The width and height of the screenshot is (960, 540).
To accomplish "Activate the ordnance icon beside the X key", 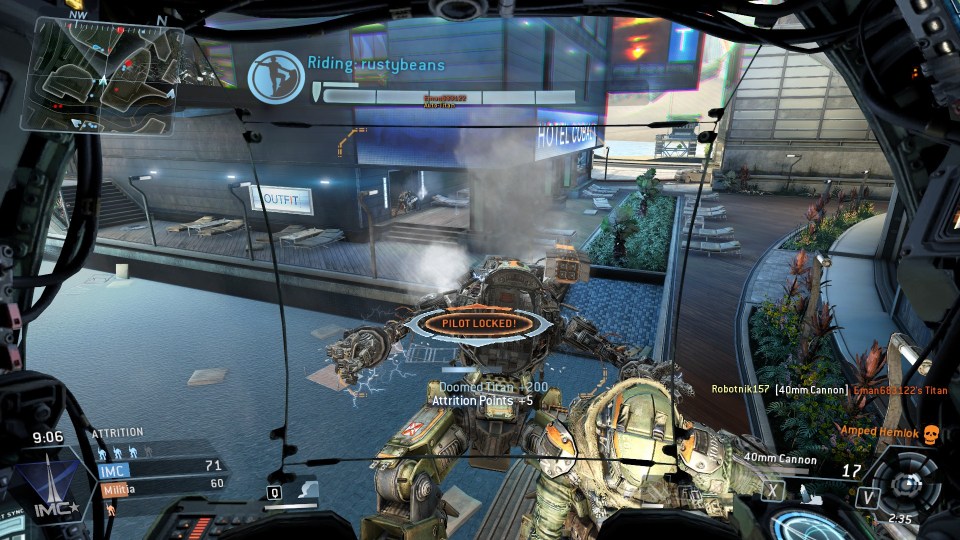I will click(x=803, y=490).
